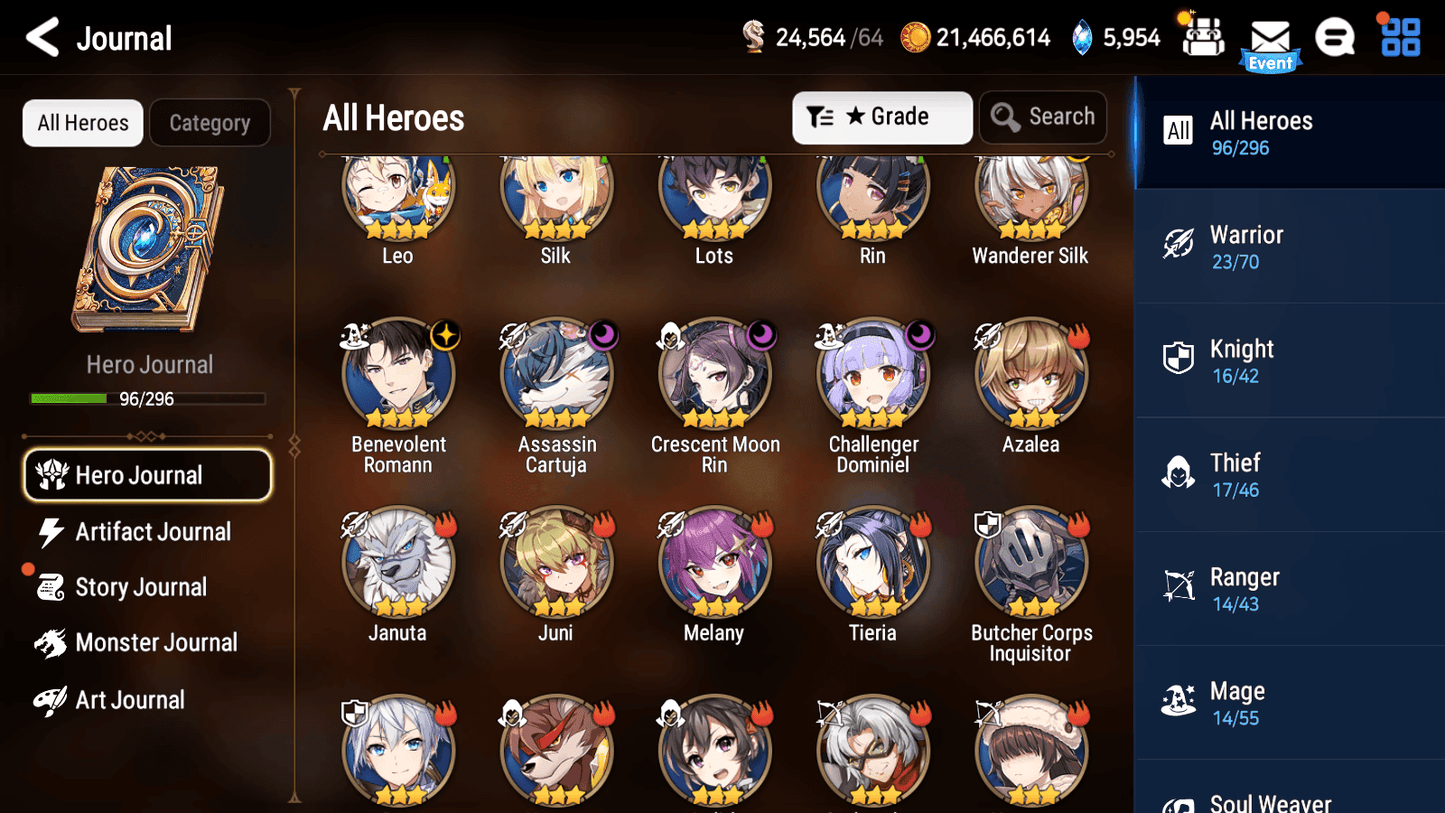Open the blue grid menu at top right
Viewport: 1445px width, 813px height.
click(x=1398, y=37)
